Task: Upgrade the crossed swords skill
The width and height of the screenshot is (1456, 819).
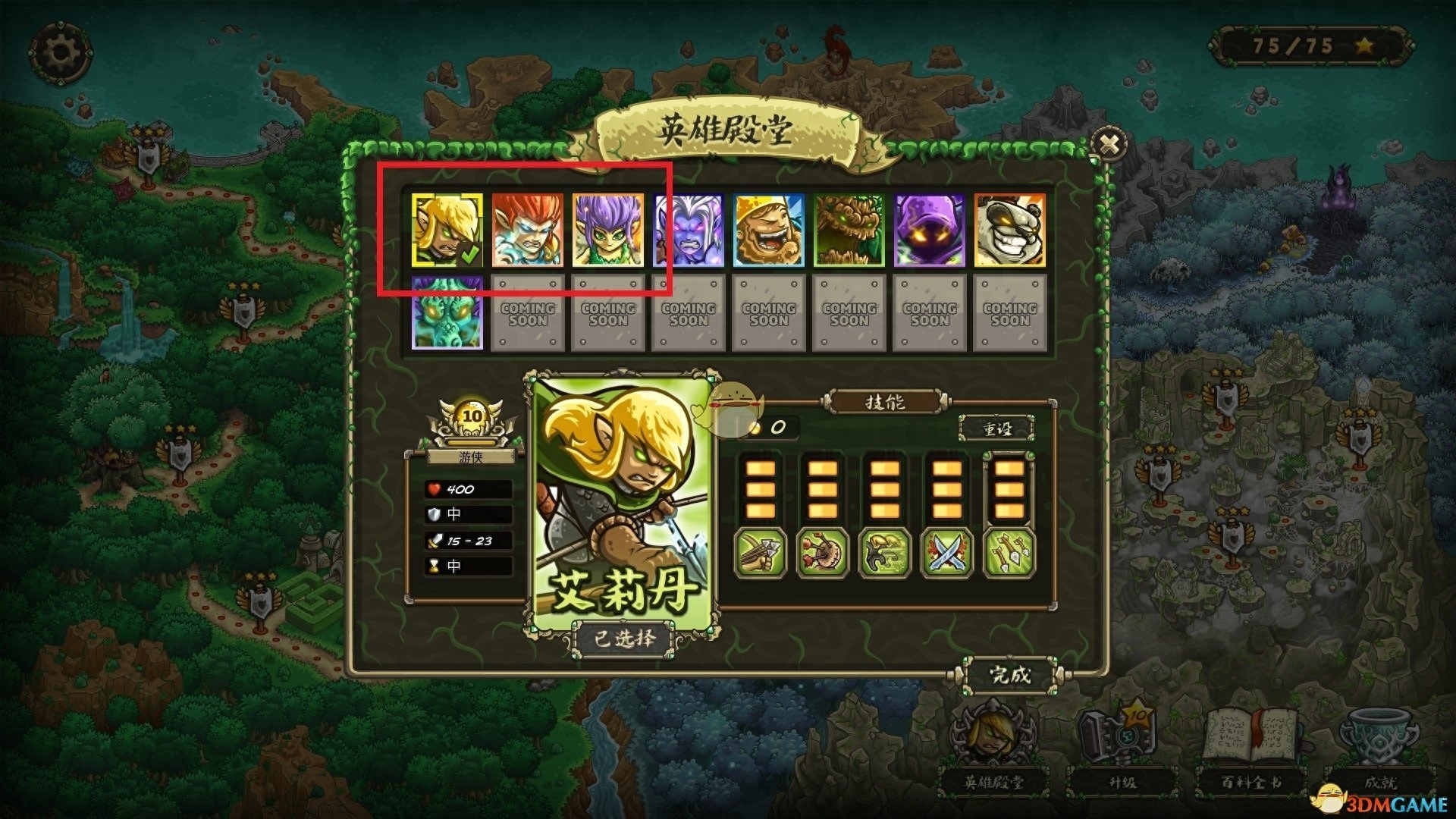Action: click(947, 554)
